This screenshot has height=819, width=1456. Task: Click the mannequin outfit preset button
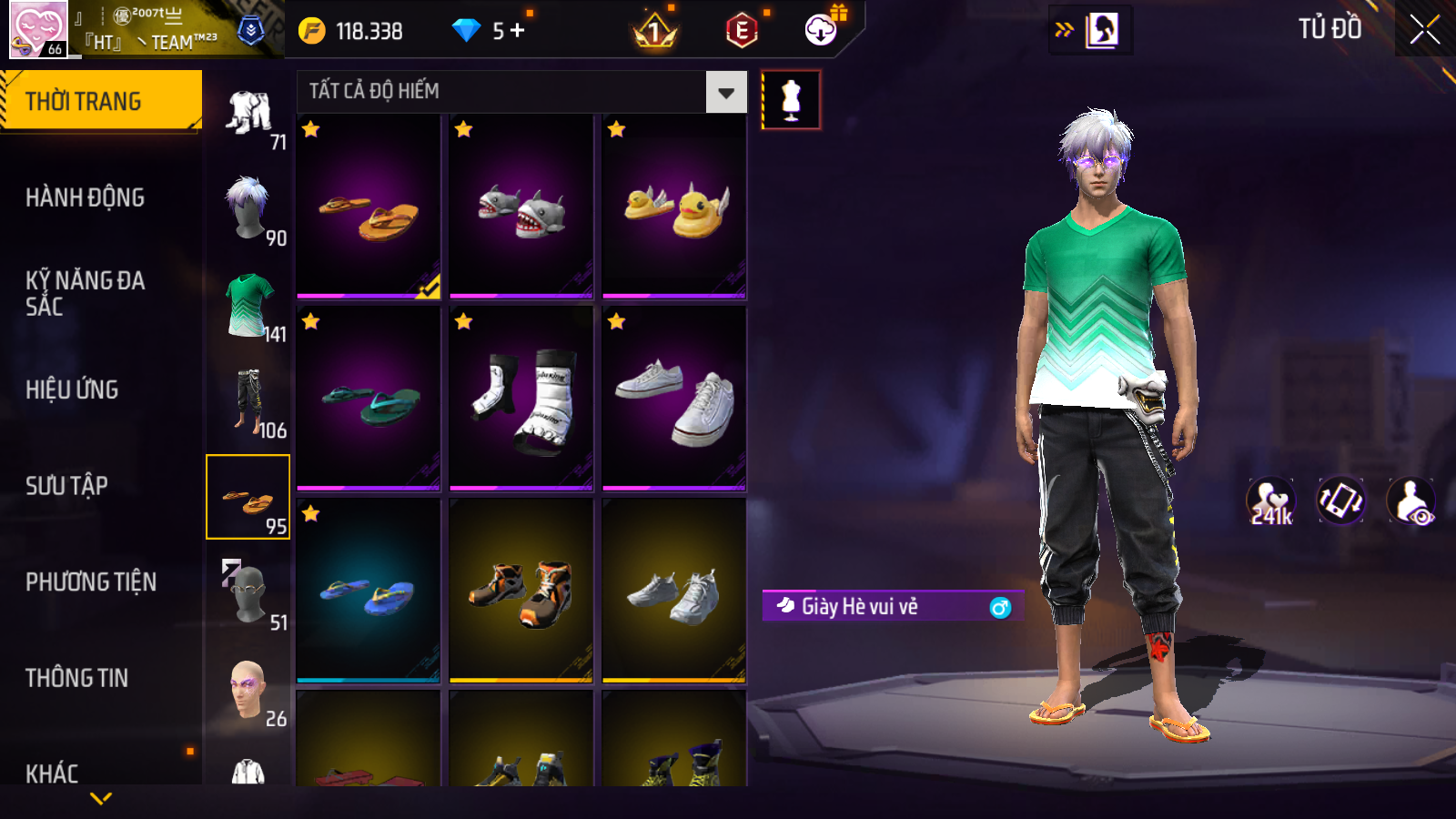tap(791, 100)
